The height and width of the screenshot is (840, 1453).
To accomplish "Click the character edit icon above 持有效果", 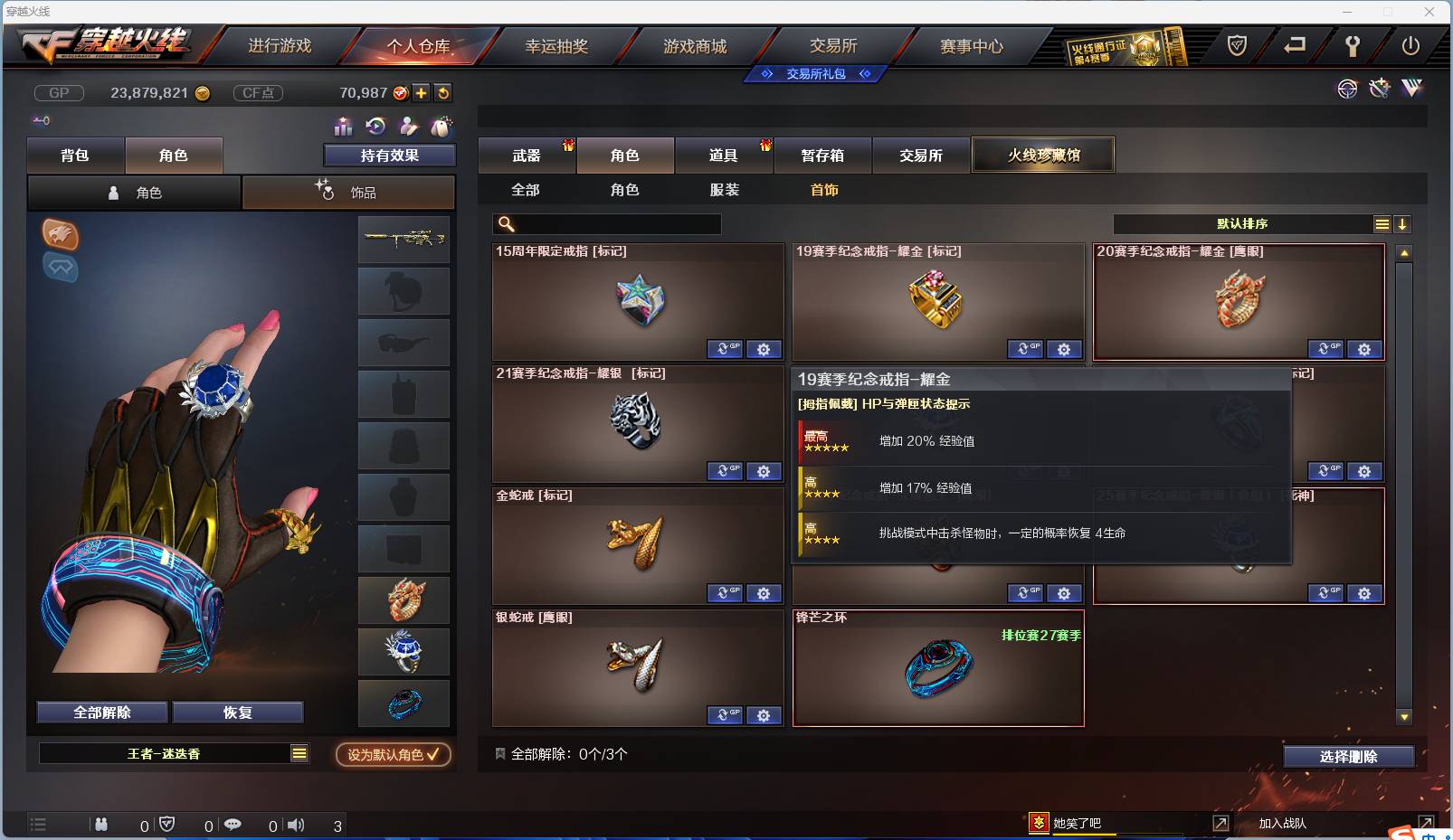I will coord(409,127).
